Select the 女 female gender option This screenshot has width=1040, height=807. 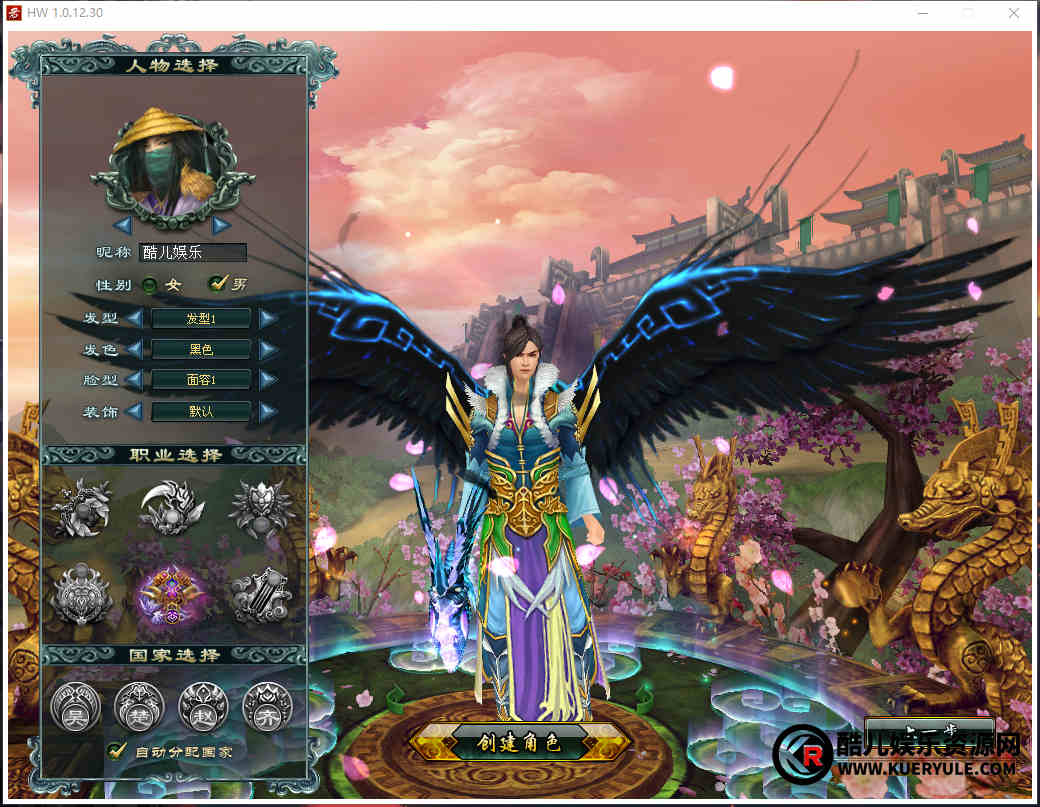150,285
